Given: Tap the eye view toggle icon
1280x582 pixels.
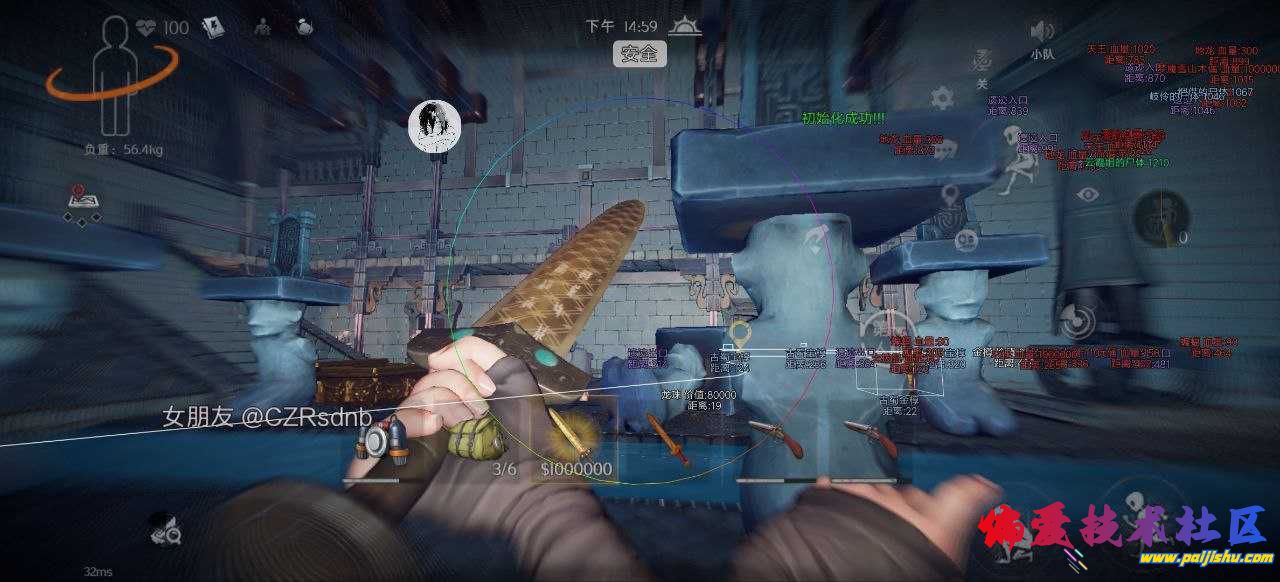Looking at the screenshot, I should point(1087,195).
